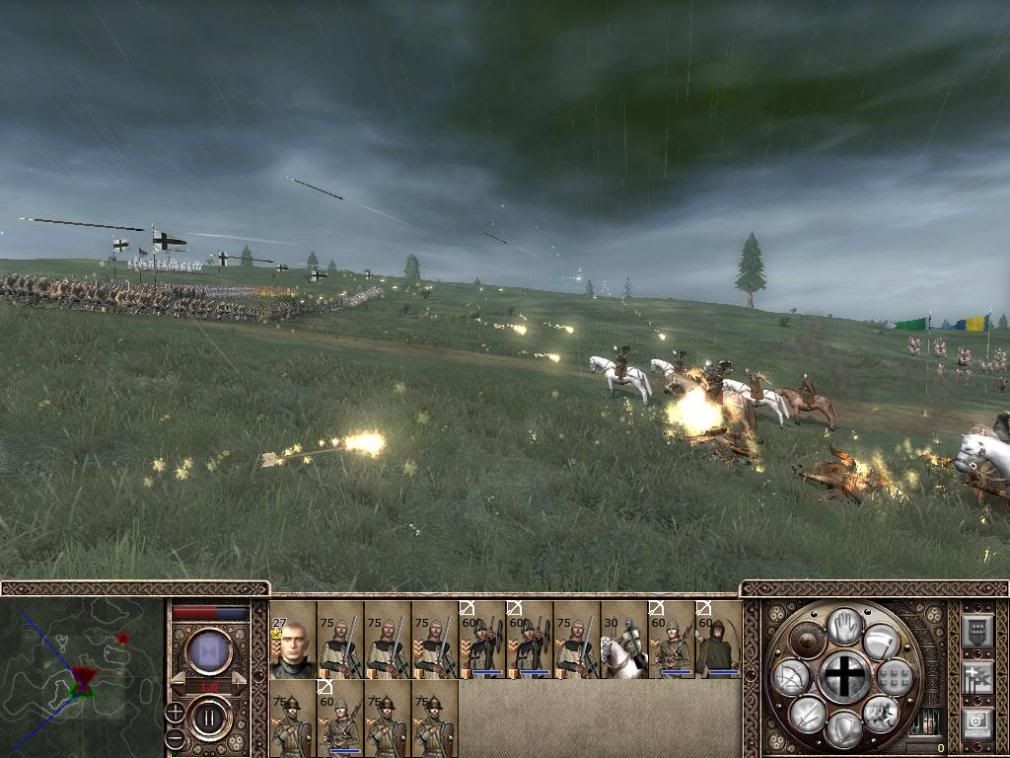Toggle fire at will bow button
The height and width of the screenshot is (758, 1010).
coord(791,679)
